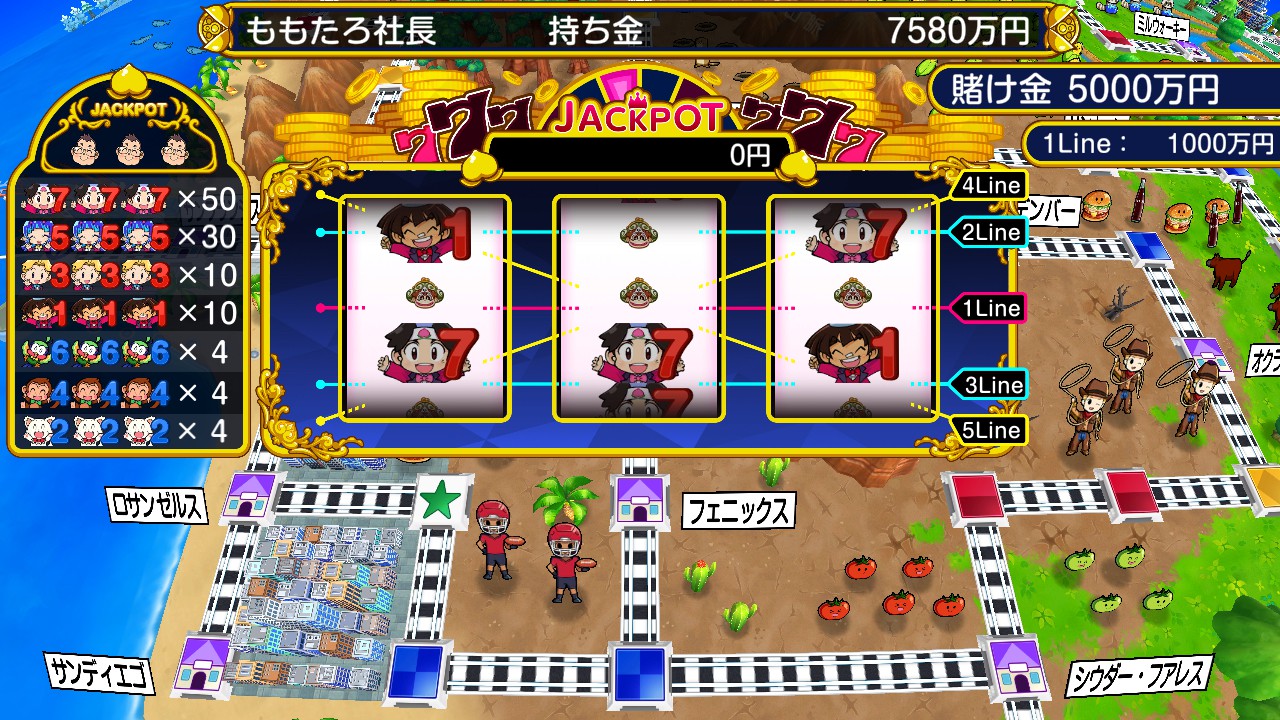Pick the 6-6-6 ×4 payout row
Viewport: 1280px width, 720px height.
[x=128, y=352]
